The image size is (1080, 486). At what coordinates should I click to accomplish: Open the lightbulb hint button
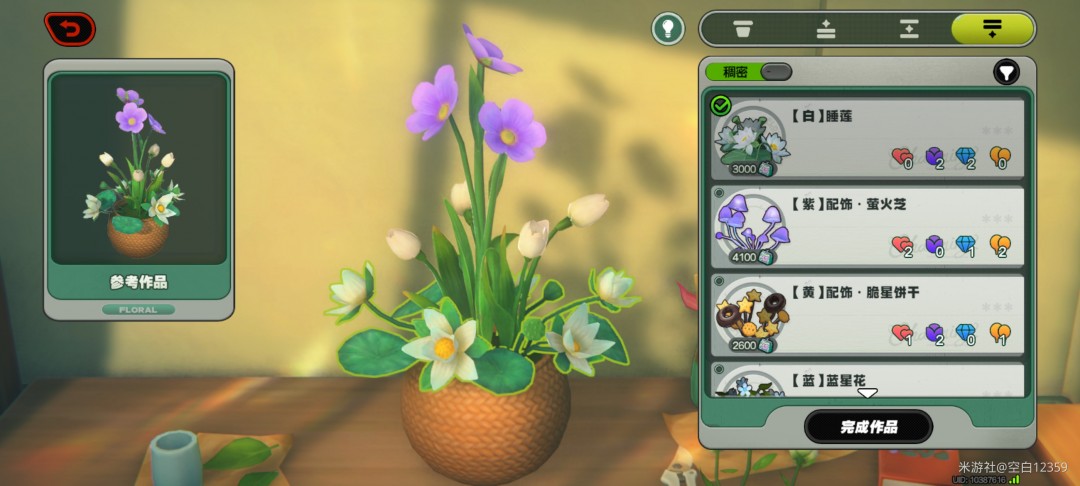click(x=668, y=28)
